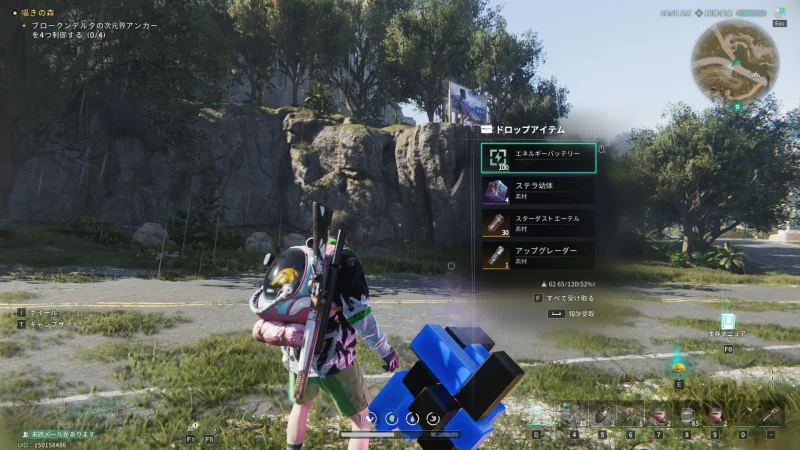
Task: Open the circular minimap
Action: [735, 62]
